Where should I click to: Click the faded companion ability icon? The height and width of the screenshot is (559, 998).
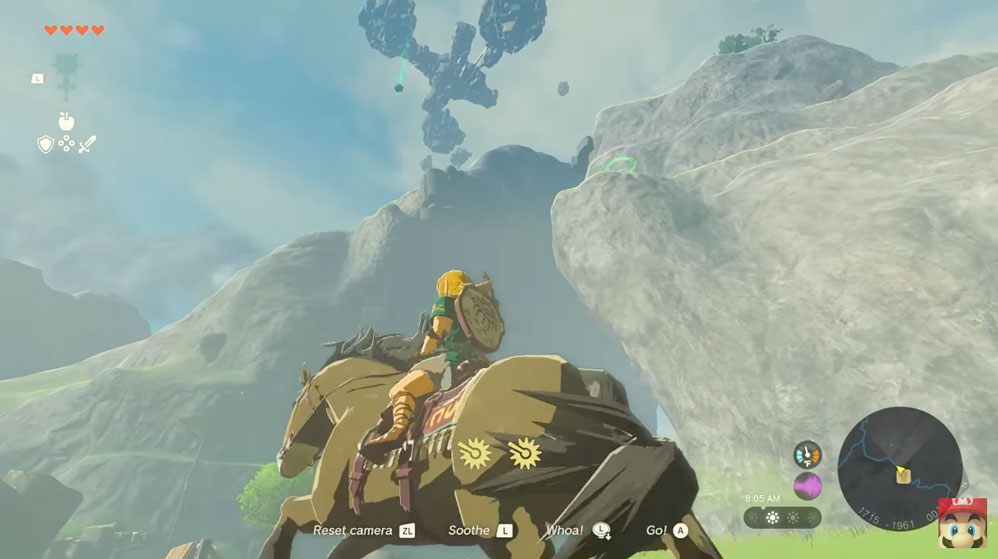point(68,72)
